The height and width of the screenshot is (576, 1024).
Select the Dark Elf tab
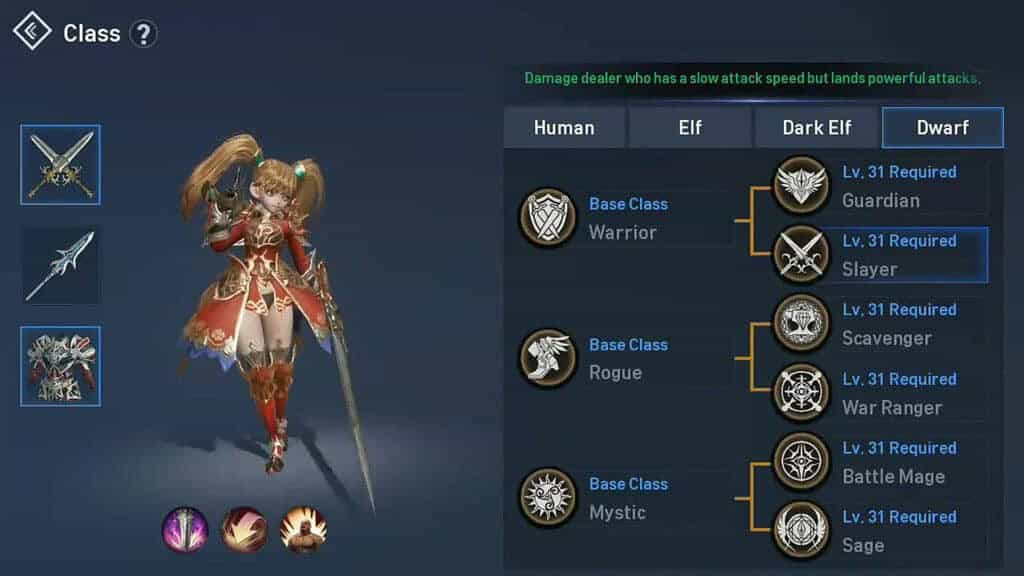click(x=817, y=128)
